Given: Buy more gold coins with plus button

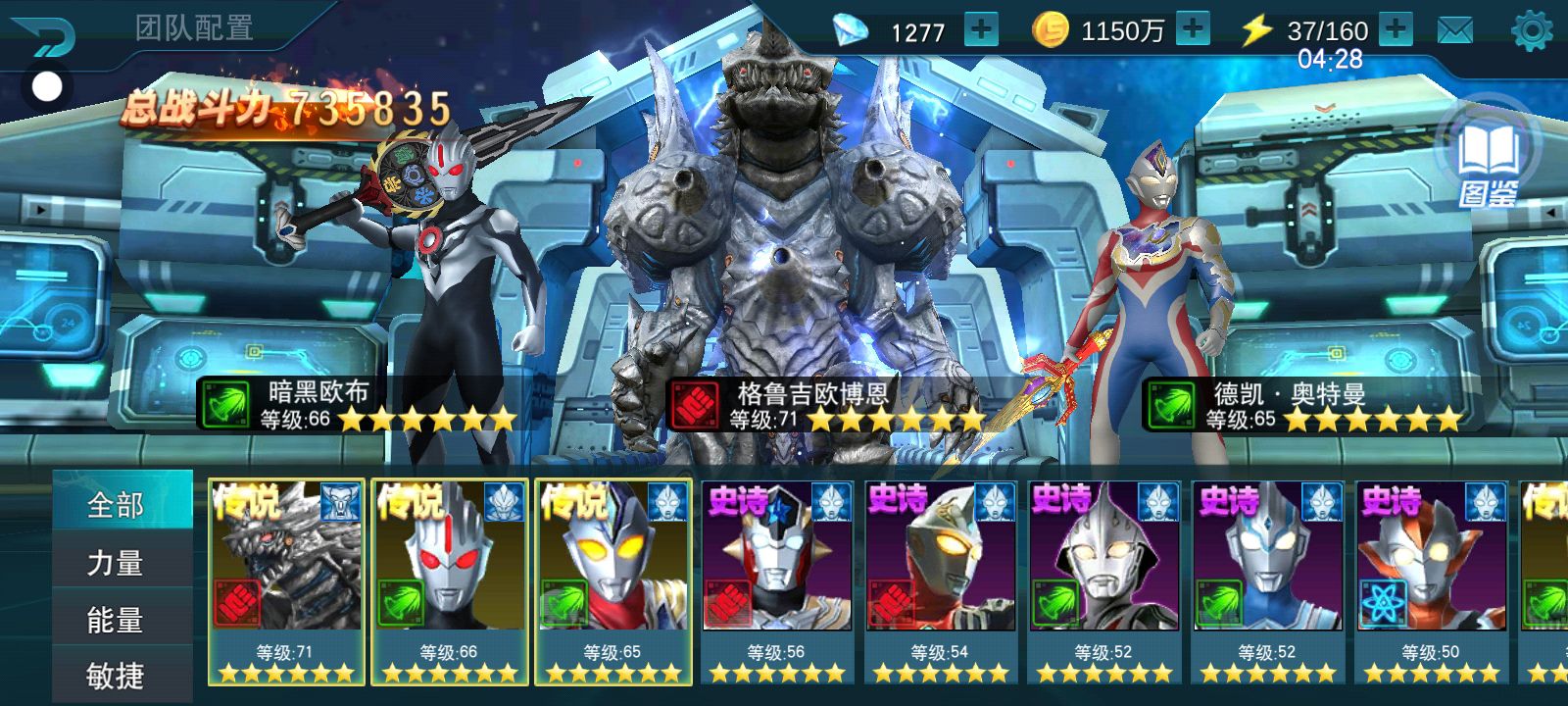Looking at the screenshot, I should tap(1192, 29).
